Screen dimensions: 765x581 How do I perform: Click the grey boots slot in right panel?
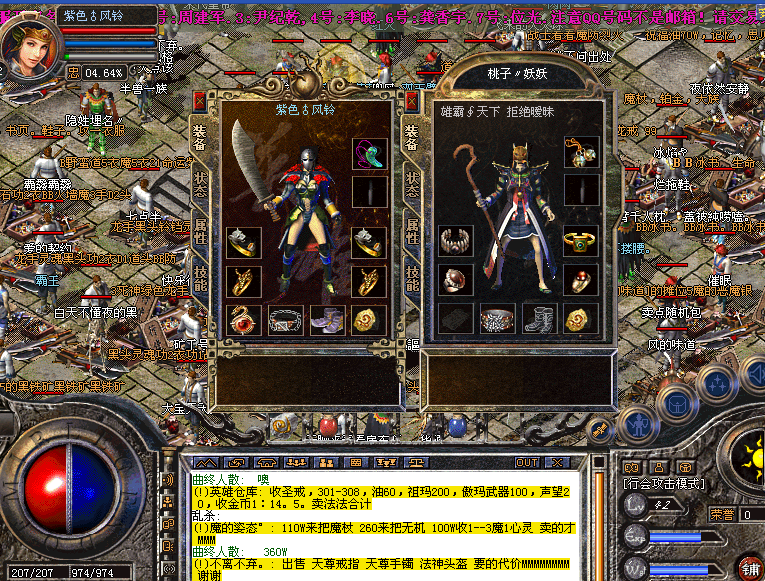point(539,319)
